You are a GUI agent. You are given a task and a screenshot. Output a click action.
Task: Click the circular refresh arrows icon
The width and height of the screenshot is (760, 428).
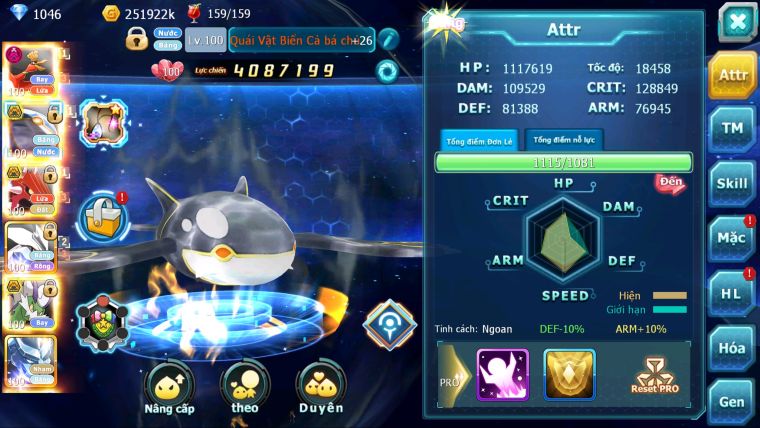387,71
